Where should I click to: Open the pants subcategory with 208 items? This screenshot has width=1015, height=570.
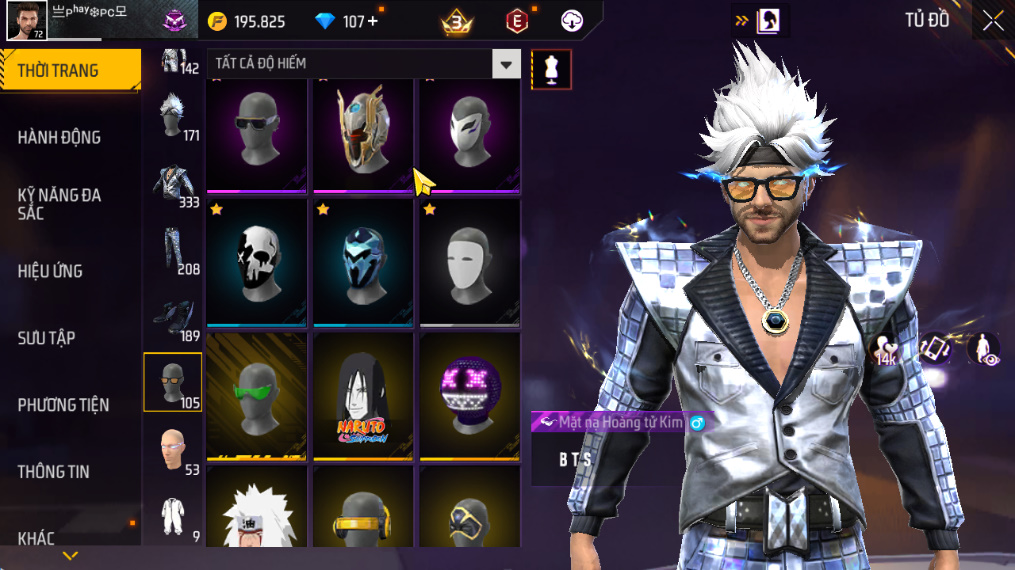pyautogui.click(x=173, y=249)
